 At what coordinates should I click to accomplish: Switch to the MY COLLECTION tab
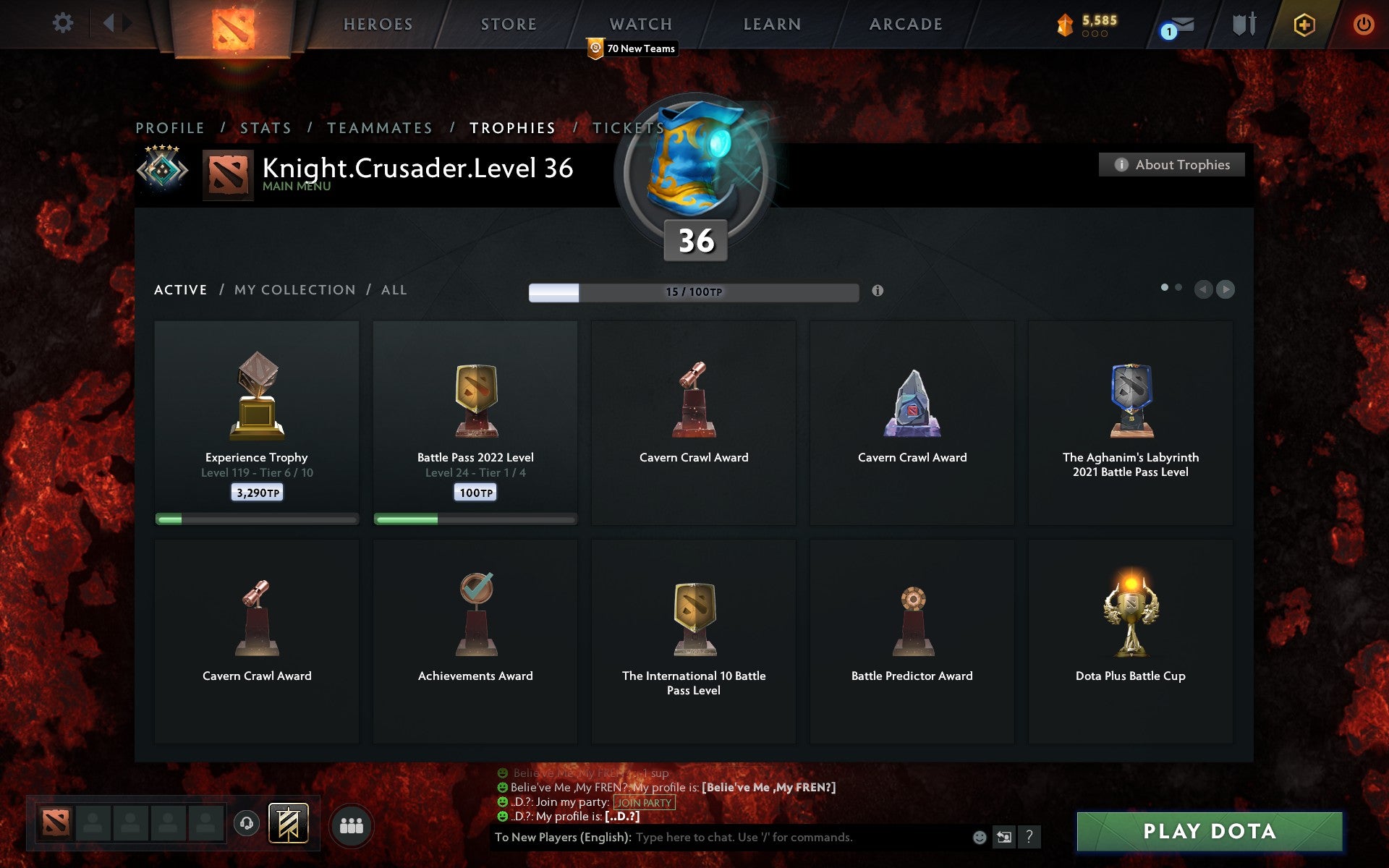[x=294, y=289]
